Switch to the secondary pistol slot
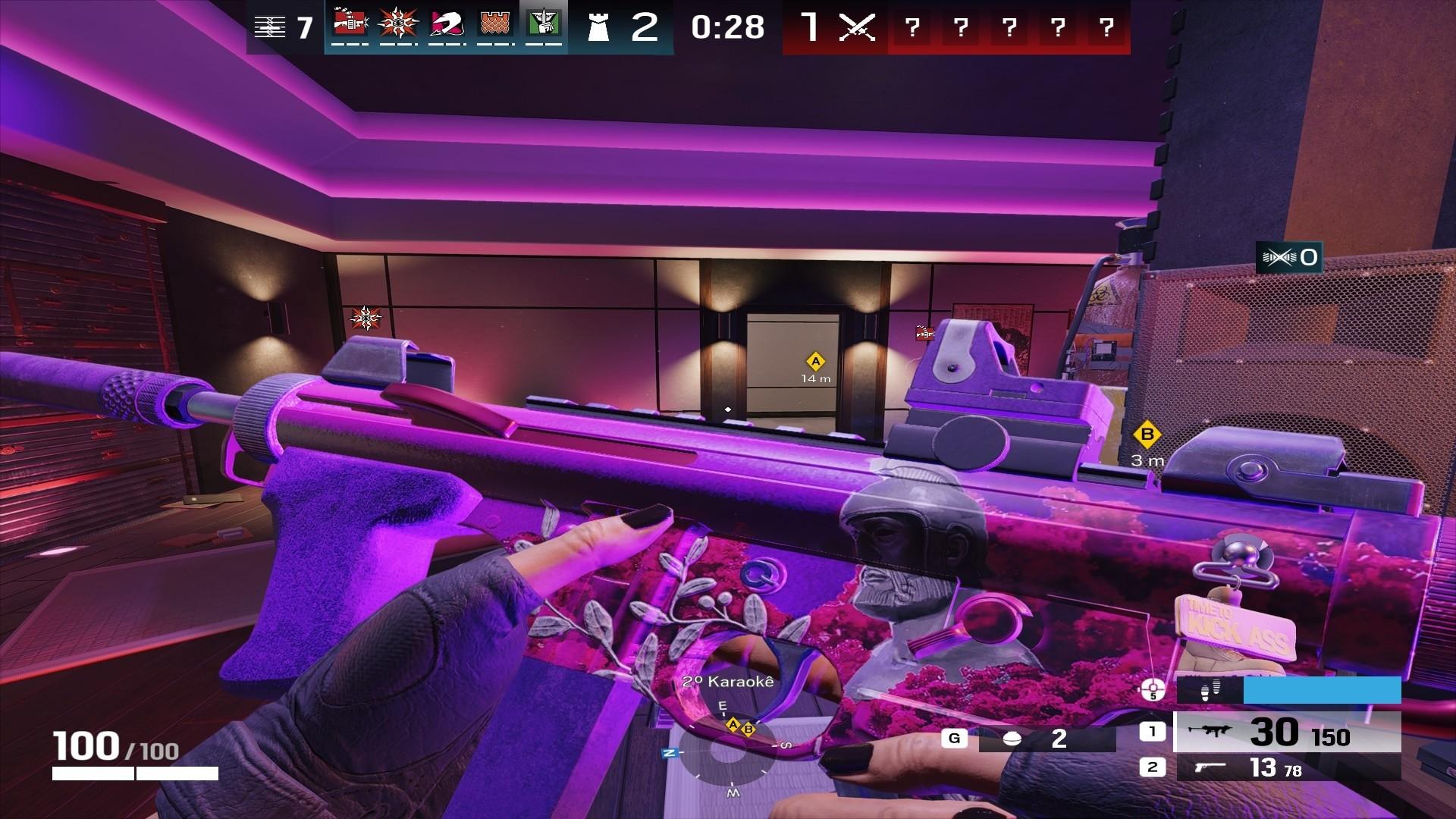The image size is (1456, 819). (1286, 767)
